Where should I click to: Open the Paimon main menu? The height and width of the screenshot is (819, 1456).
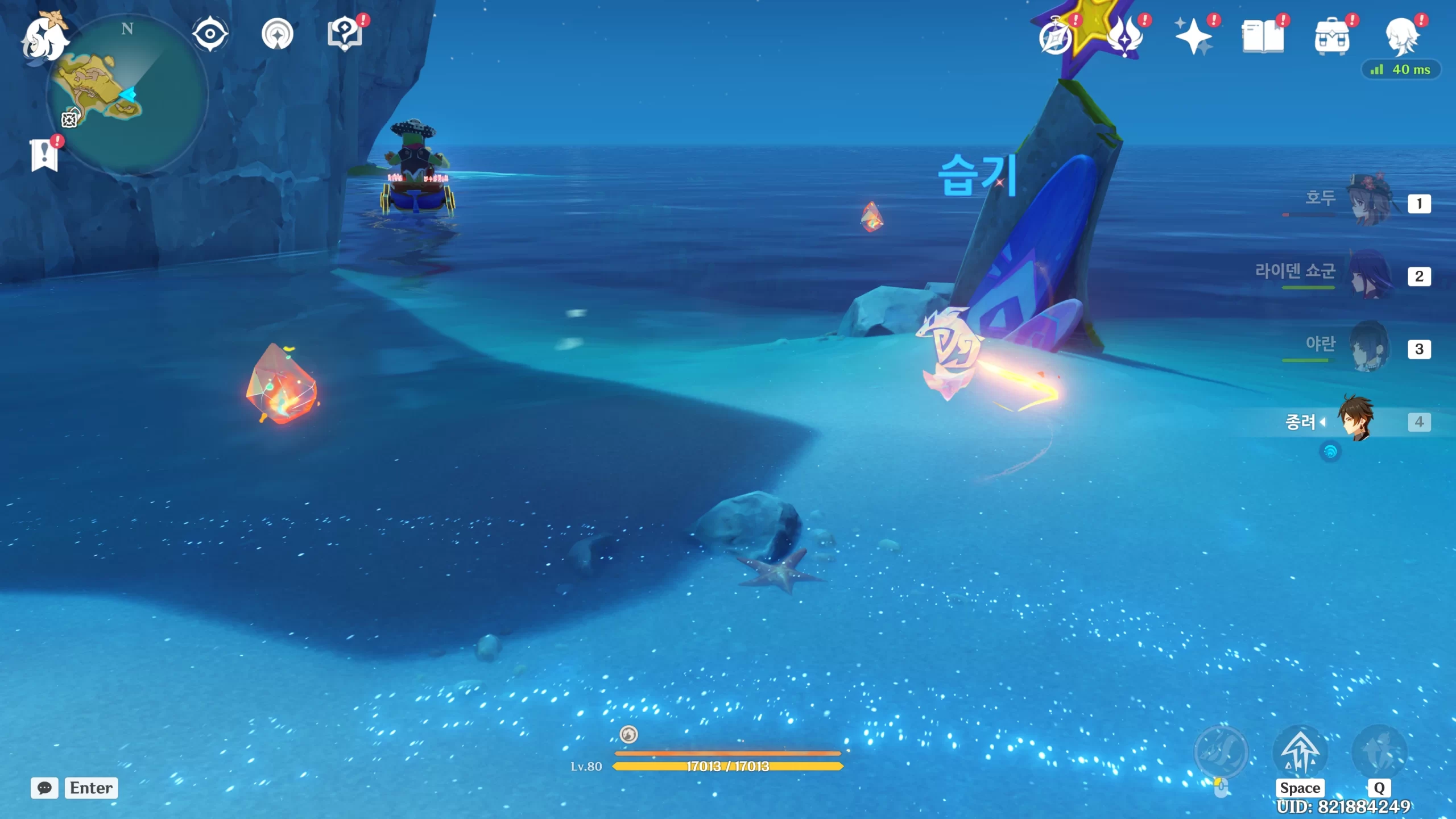click(43, 38)
